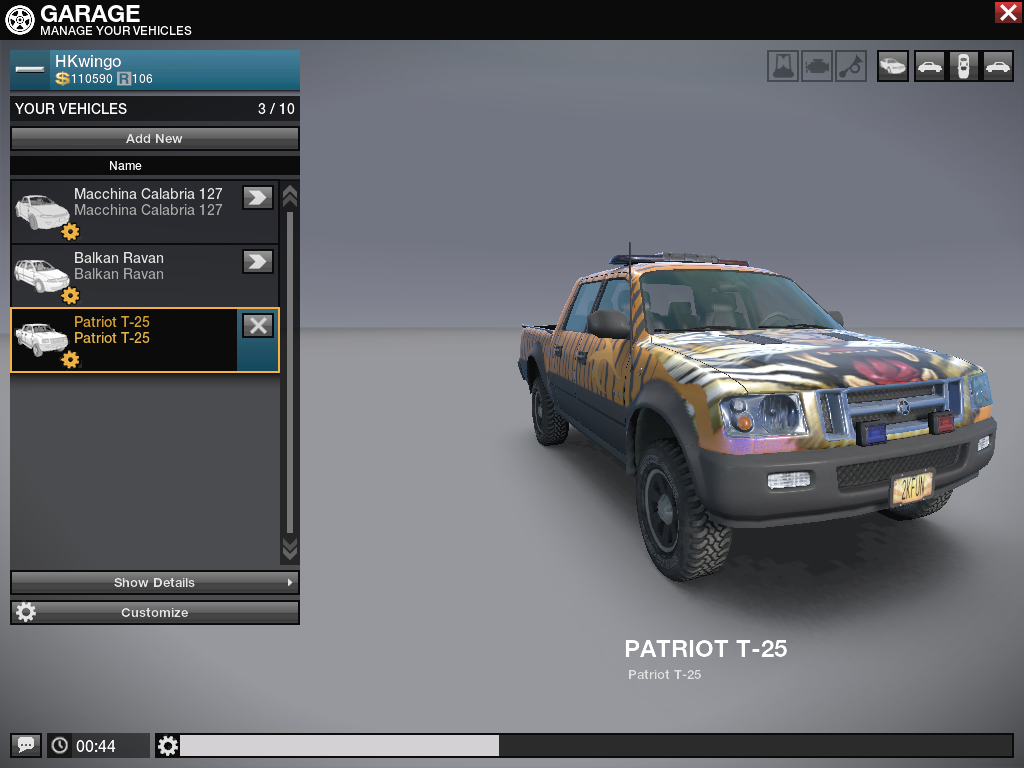This screenshot has width=1024, height=768.
Task: Open the chat speech bubble icon
Action: coord(26,745)
